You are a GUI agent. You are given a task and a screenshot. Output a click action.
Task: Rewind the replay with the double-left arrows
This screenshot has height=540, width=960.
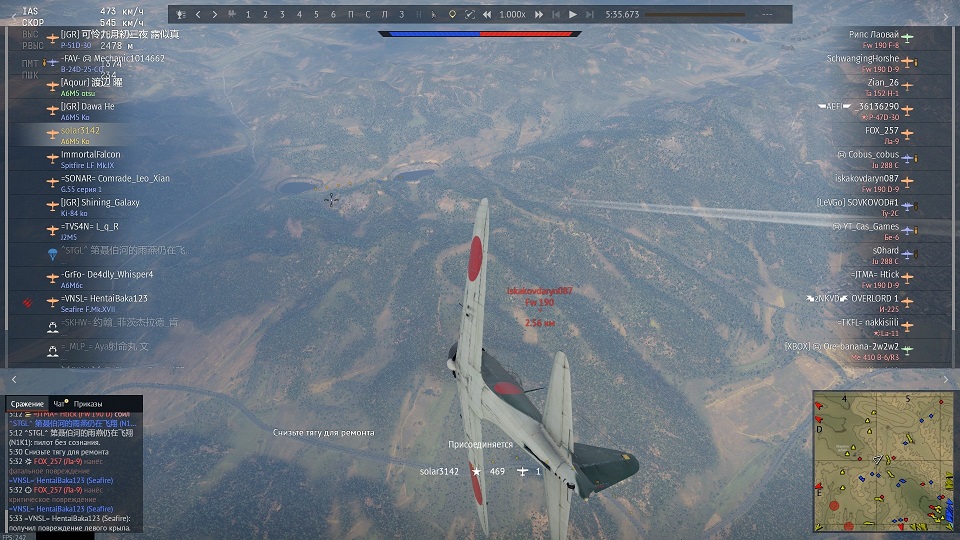click(x=486, y=14)
